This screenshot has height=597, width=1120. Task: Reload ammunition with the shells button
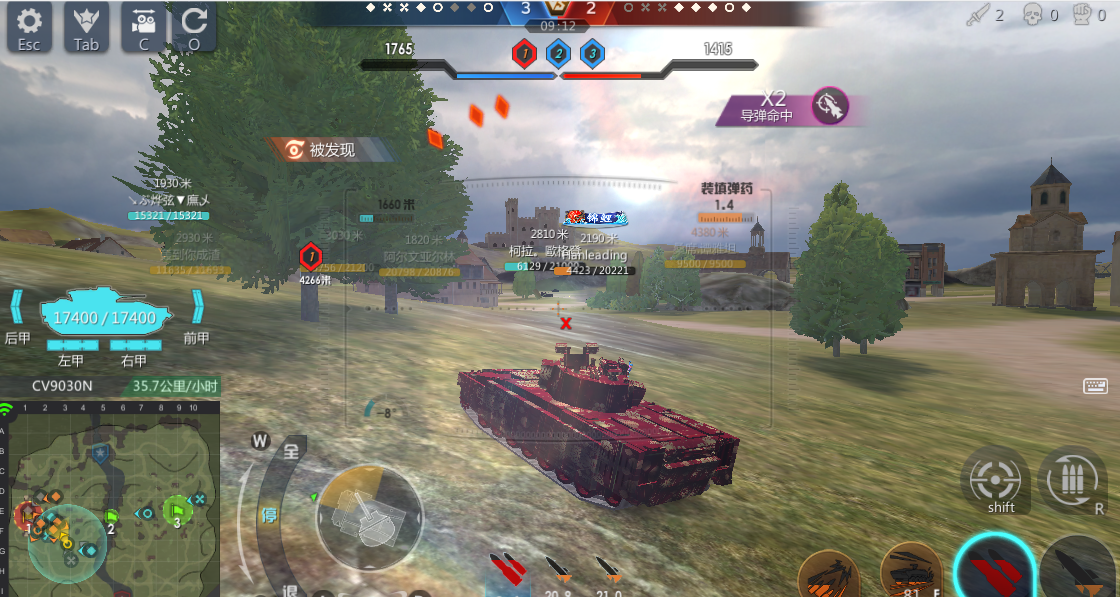[x=1072, y=480]
